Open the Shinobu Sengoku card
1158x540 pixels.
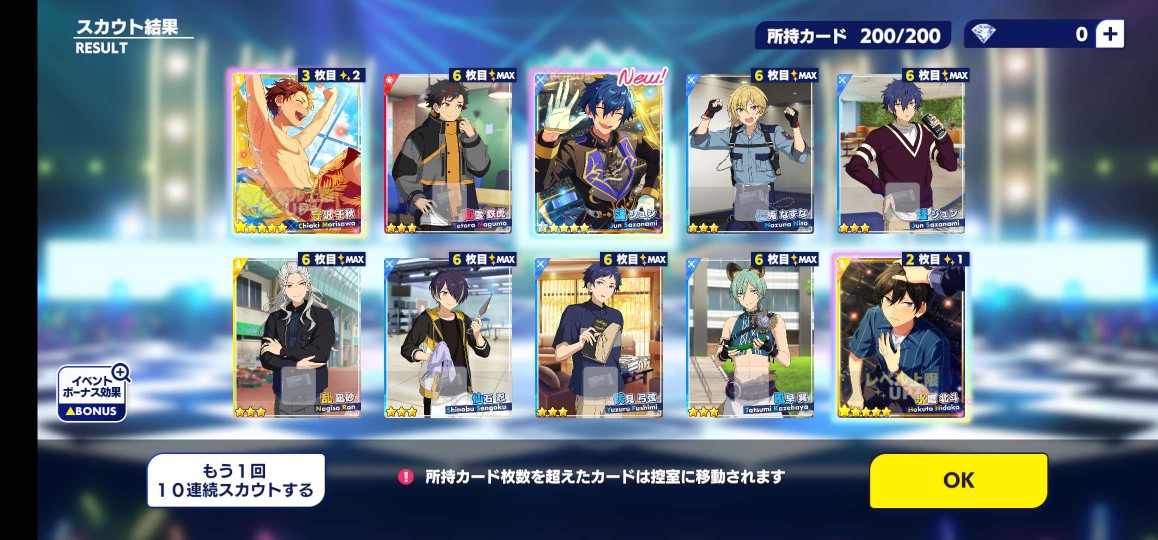448,338
